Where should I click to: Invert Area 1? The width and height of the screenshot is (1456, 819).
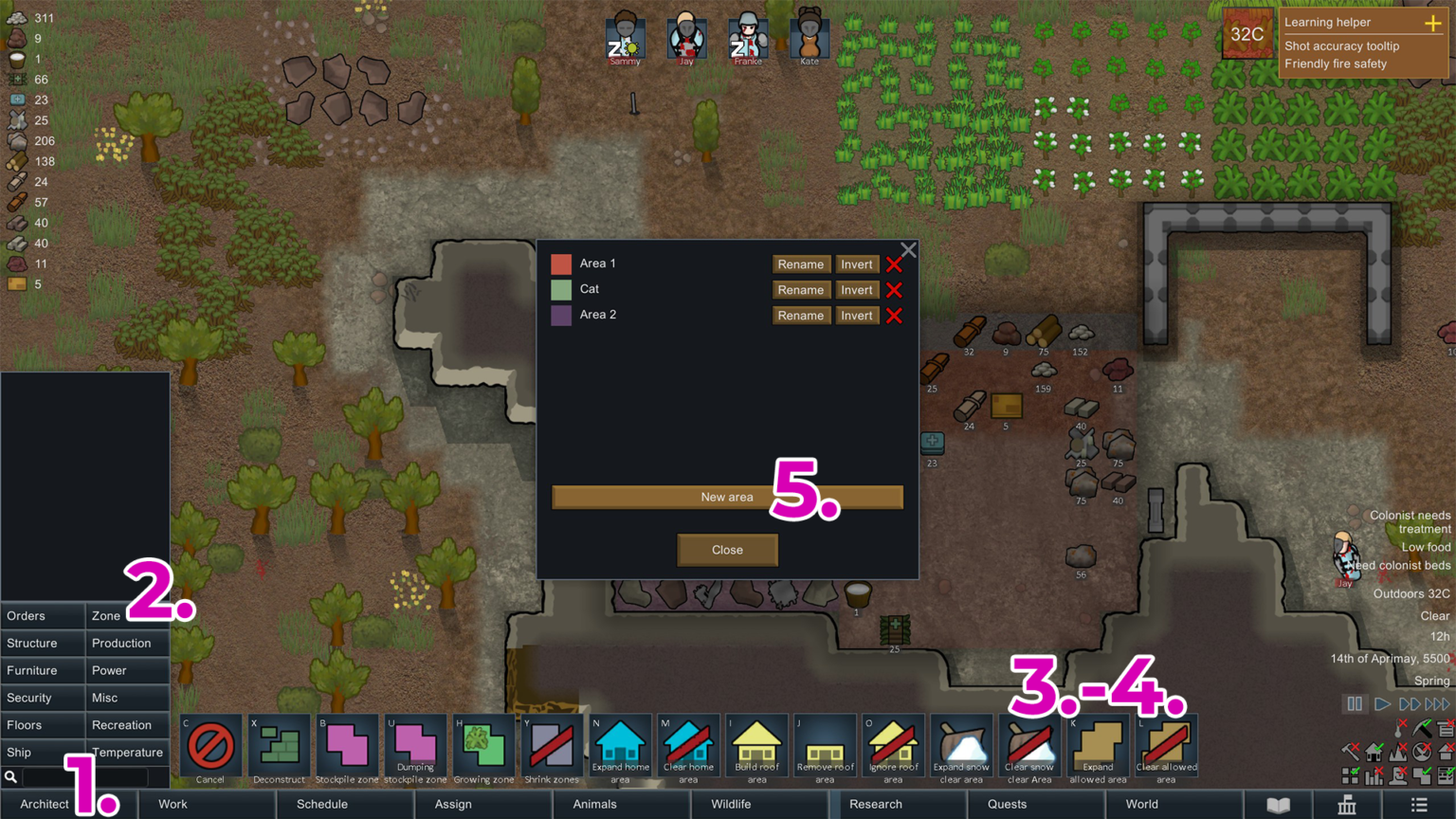tap(856, 264)
